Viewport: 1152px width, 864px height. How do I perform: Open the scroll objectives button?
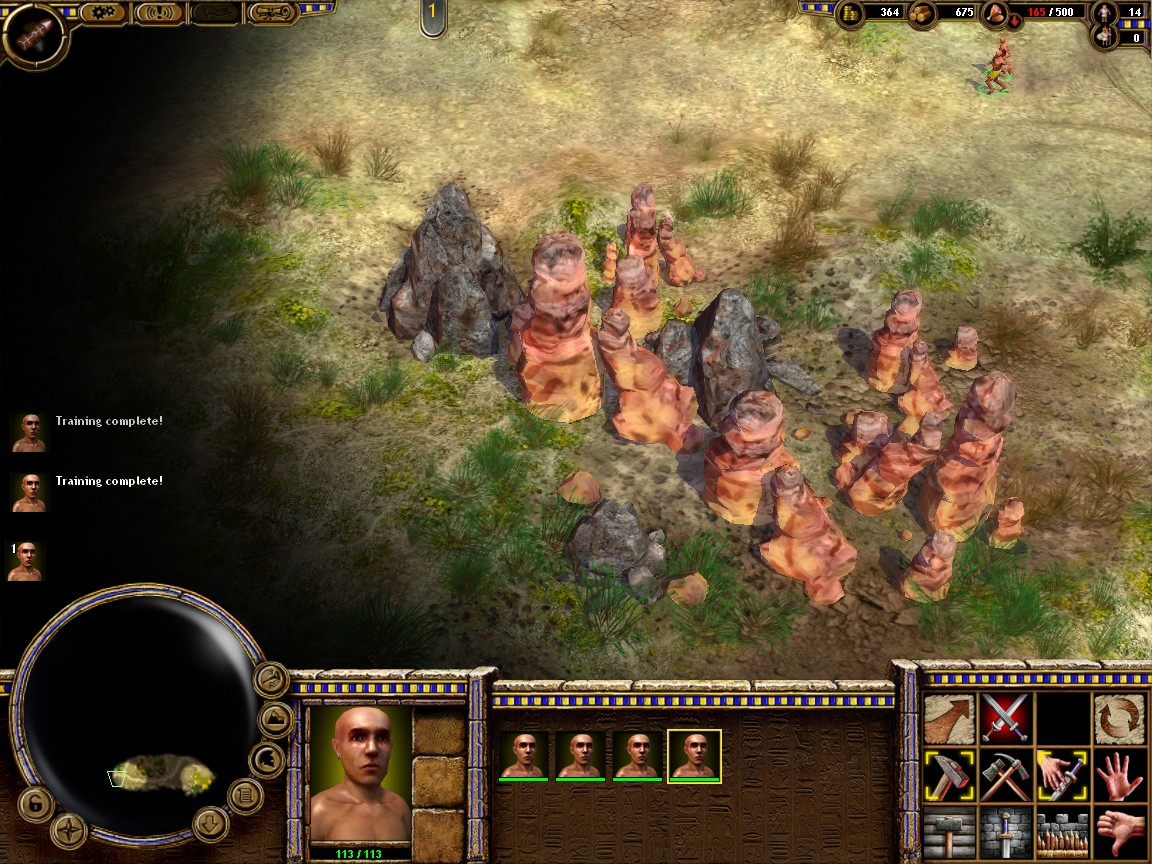click(272, 13)
